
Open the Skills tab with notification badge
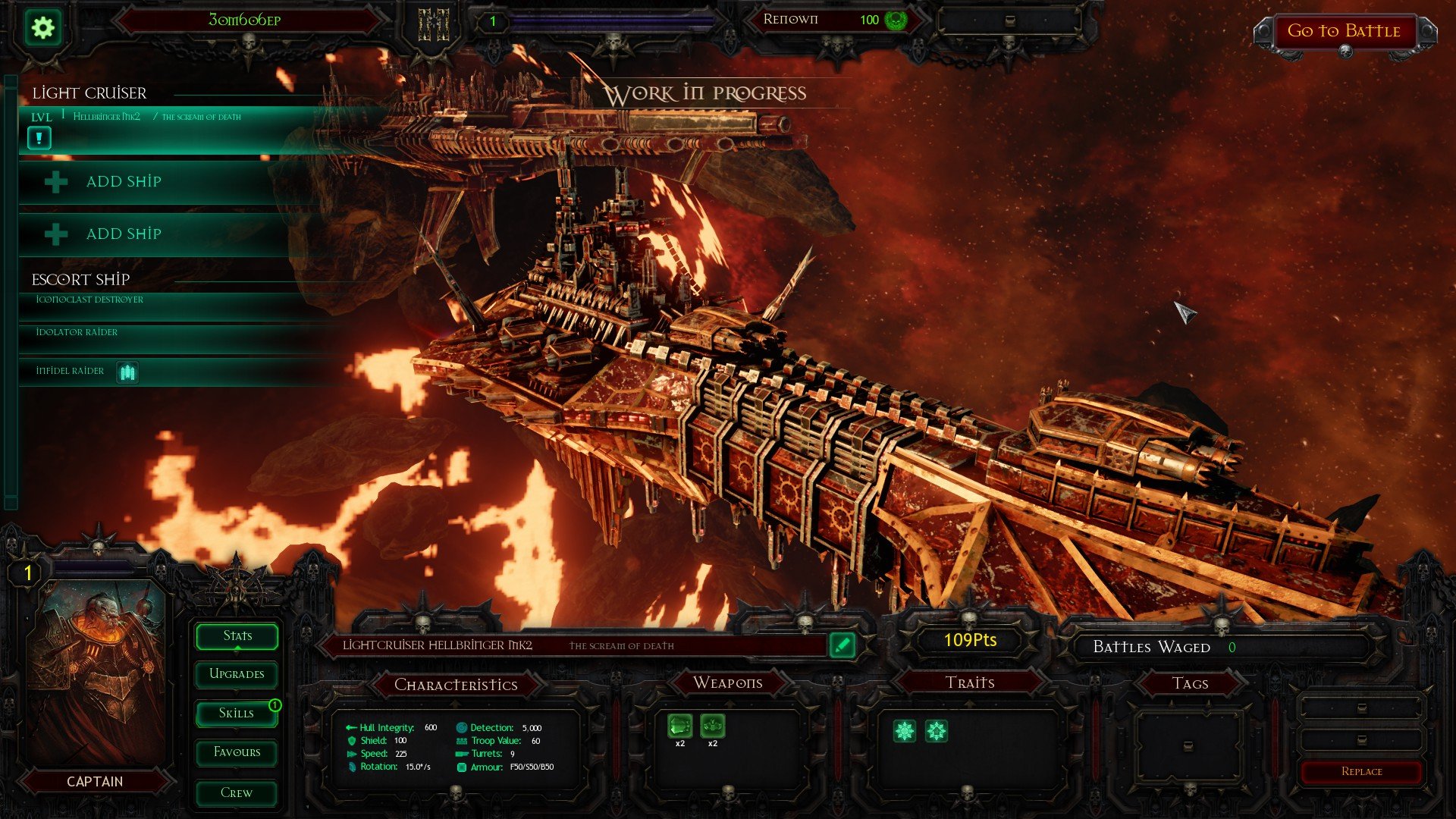(236, 713)
